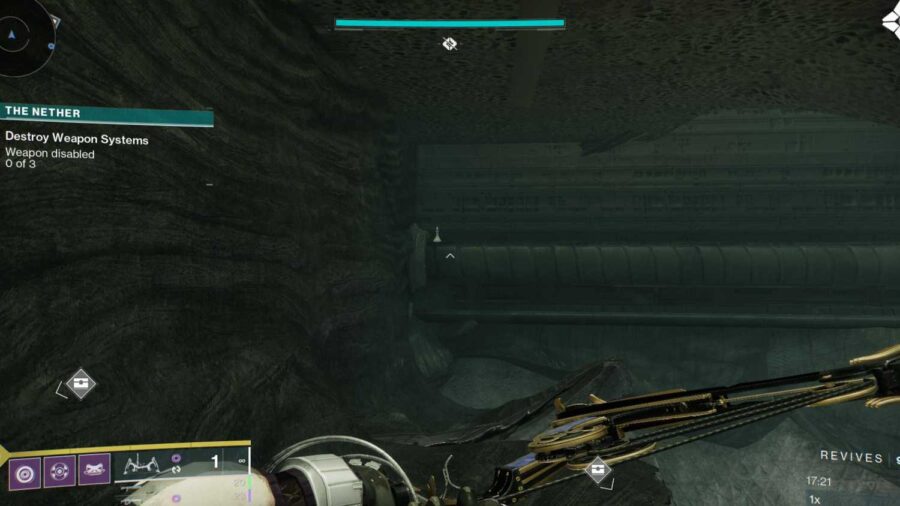Select the Destroy Weapon Systems objective
Screen dimensions: 900x506
click(77, 140)
